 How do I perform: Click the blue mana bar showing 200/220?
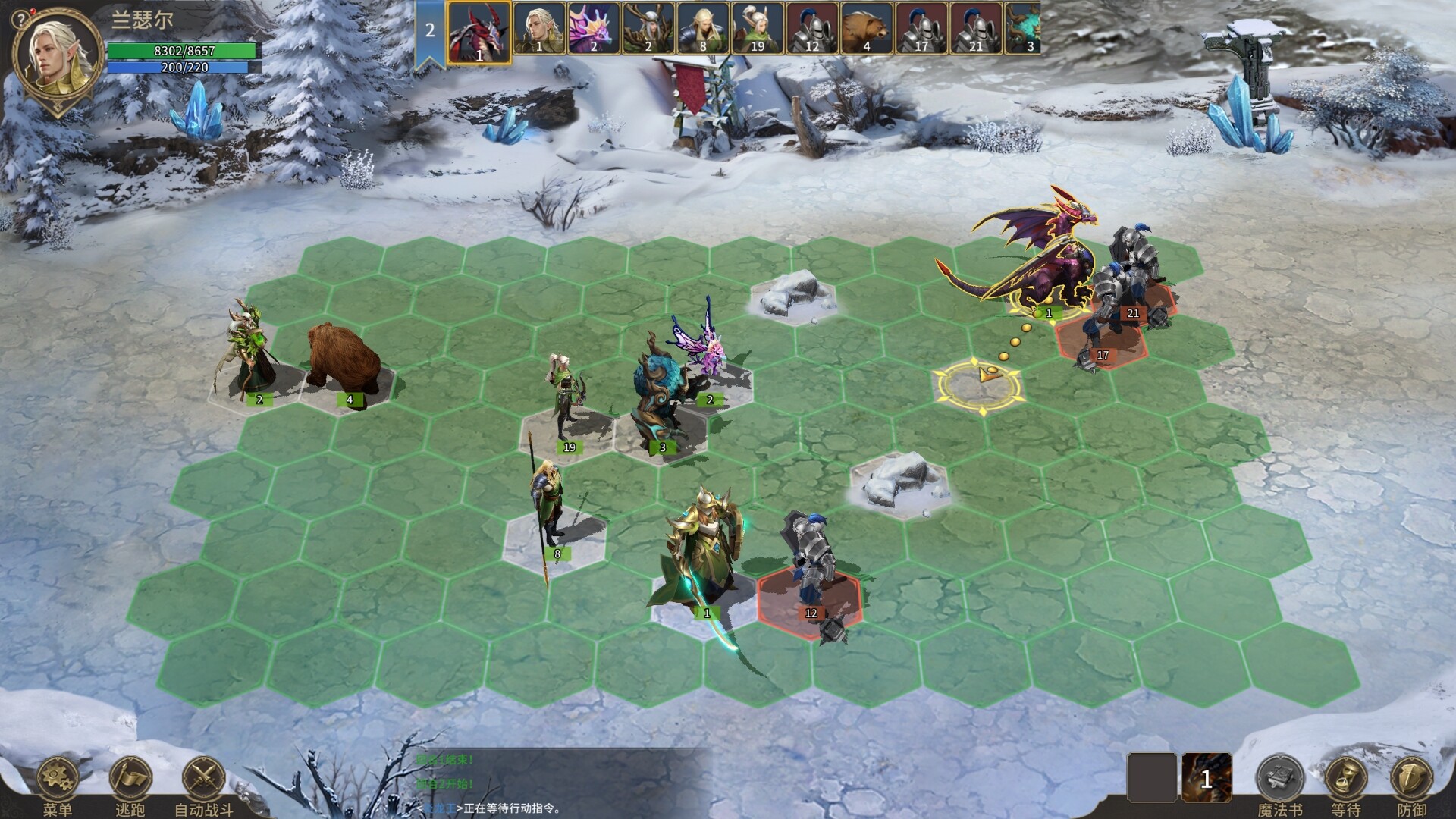180,68
